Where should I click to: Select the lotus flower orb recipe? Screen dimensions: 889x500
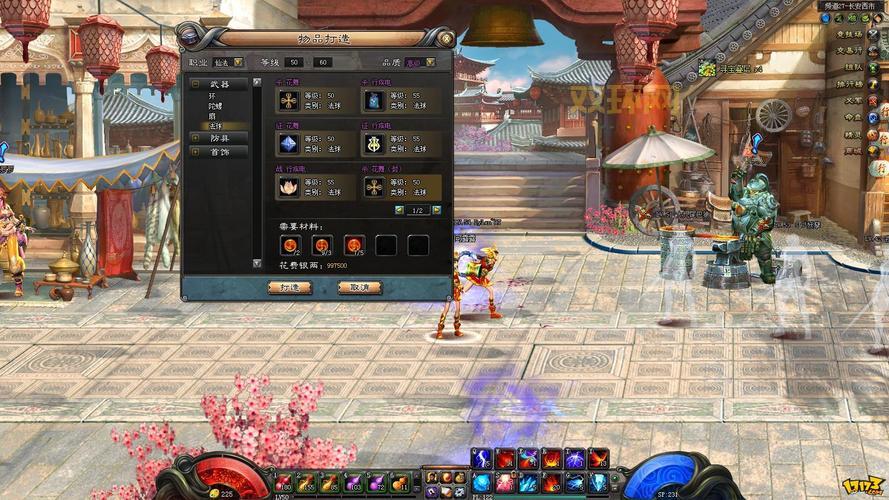point(289,186)
